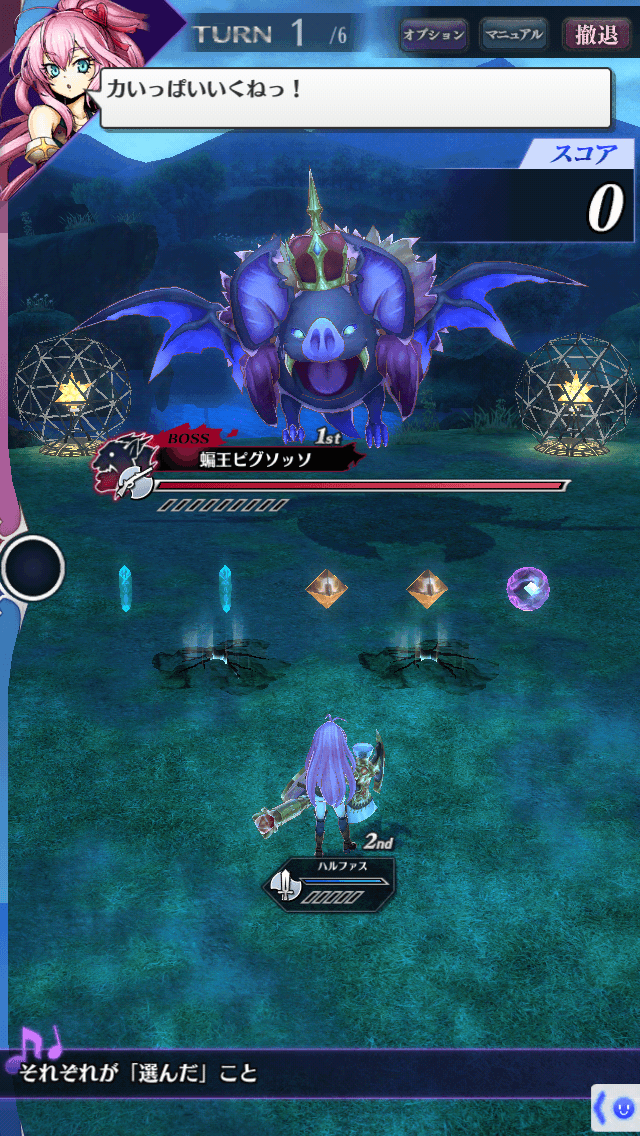Tap the dark circular button on left edge
The width and height of the screenshot is (640, 1136).
tap(33, 568)
